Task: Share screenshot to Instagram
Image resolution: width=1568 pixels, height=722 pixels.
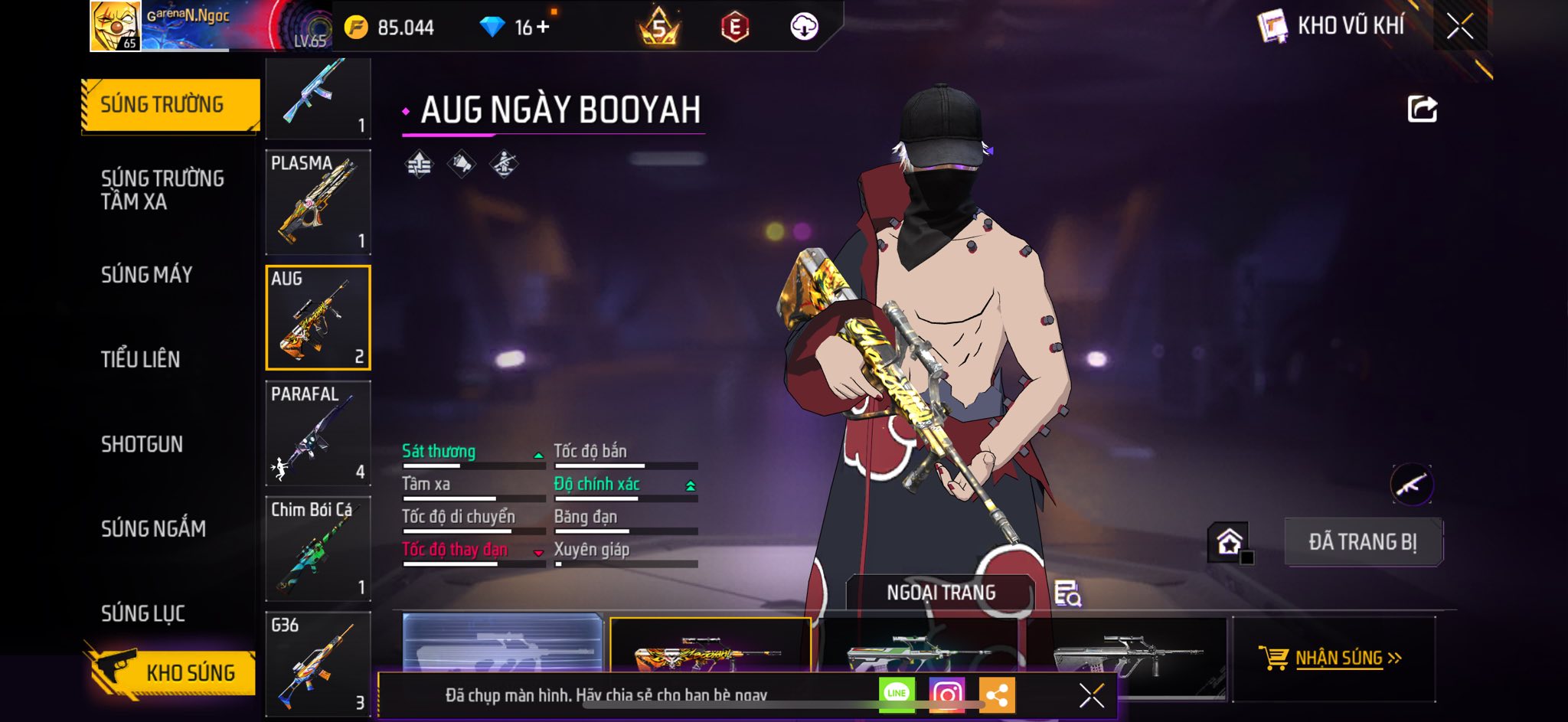Action: coord(946,694)
